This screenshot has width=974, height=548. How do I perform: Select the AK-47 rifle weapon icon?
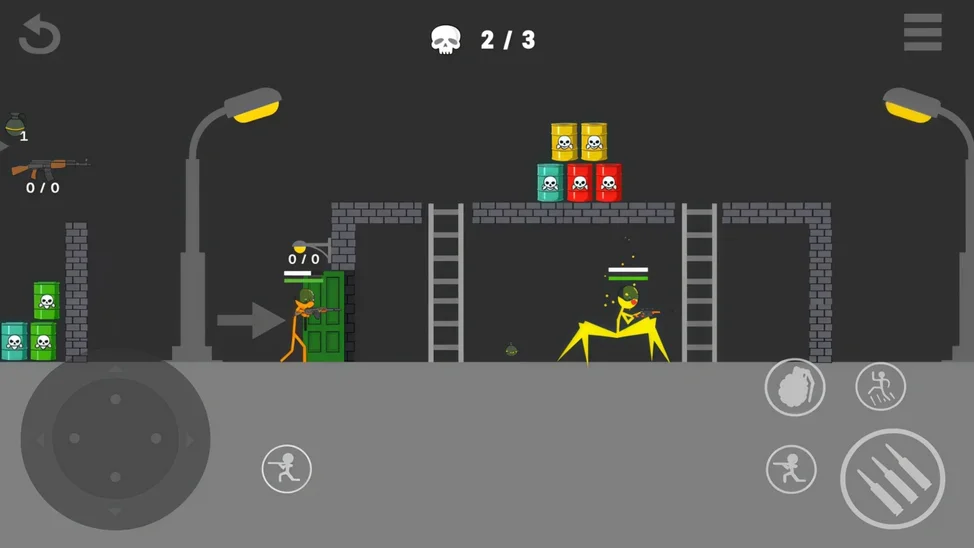pos(48,167)
